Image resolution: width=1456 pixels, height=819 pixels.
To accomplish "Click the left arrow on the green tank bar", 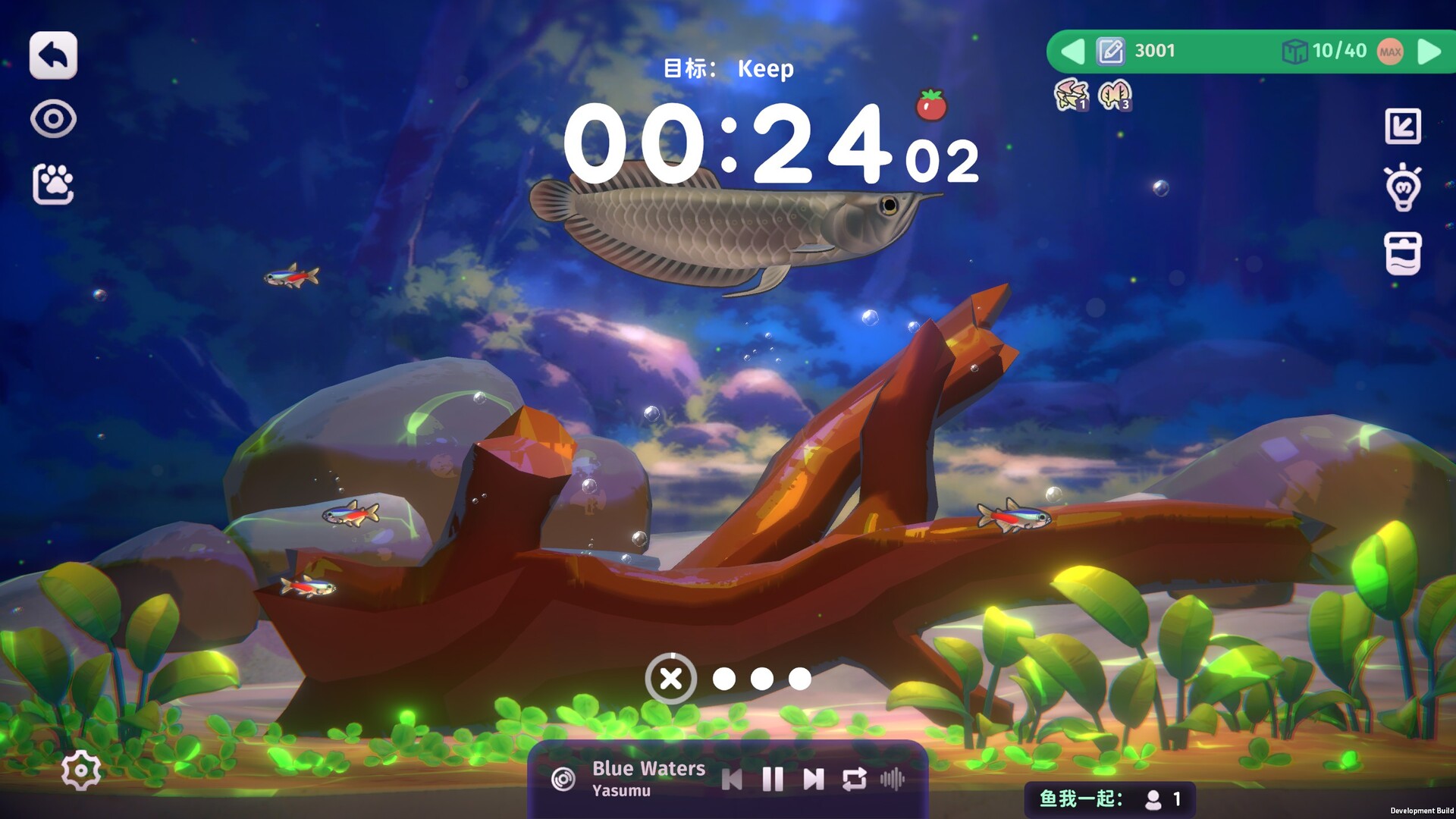I will (1072, 52).
